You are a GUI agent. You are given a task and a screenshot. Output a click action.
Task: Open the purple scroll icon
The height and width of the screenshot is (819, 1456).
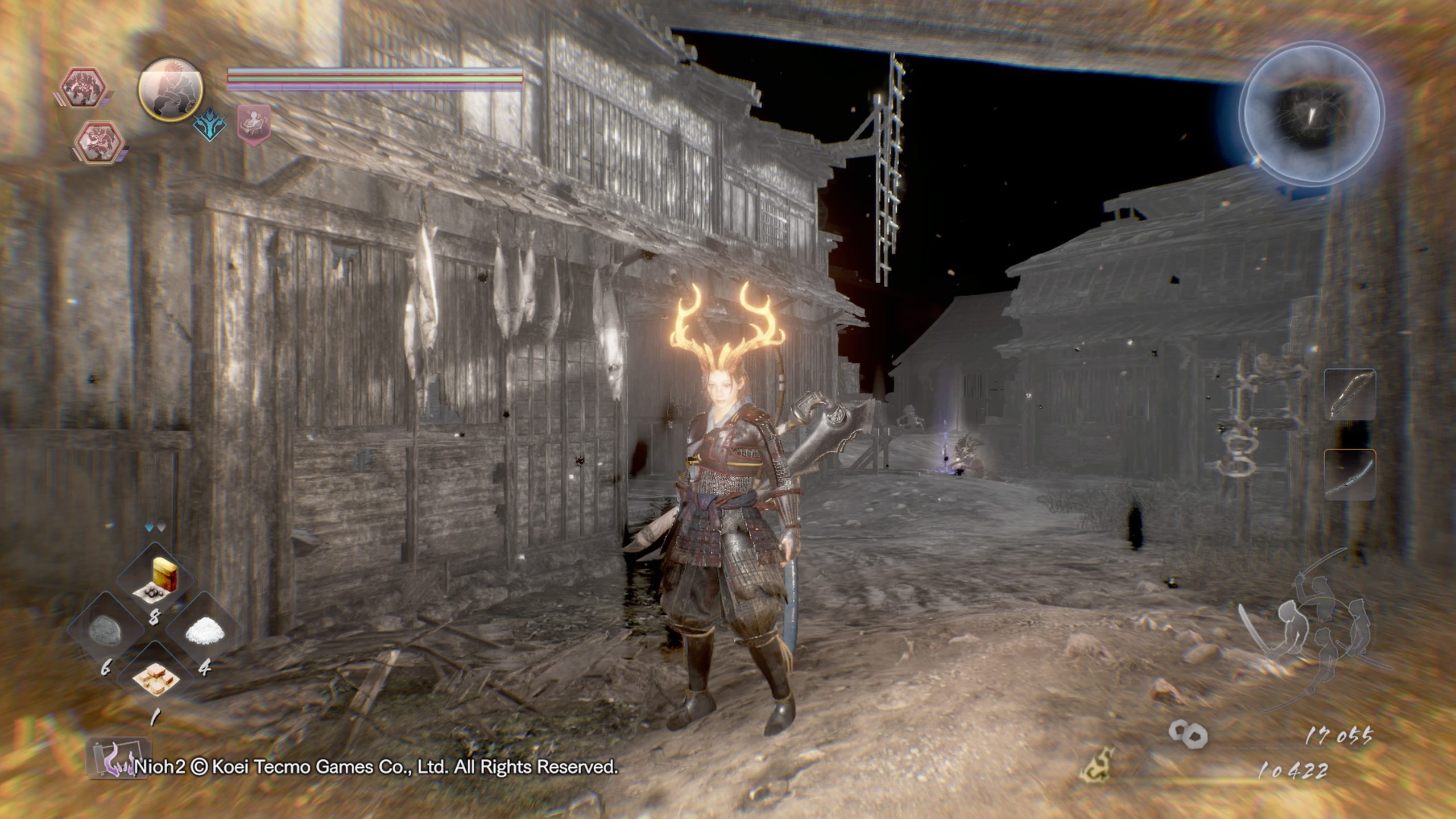click(x=118, y=759)
